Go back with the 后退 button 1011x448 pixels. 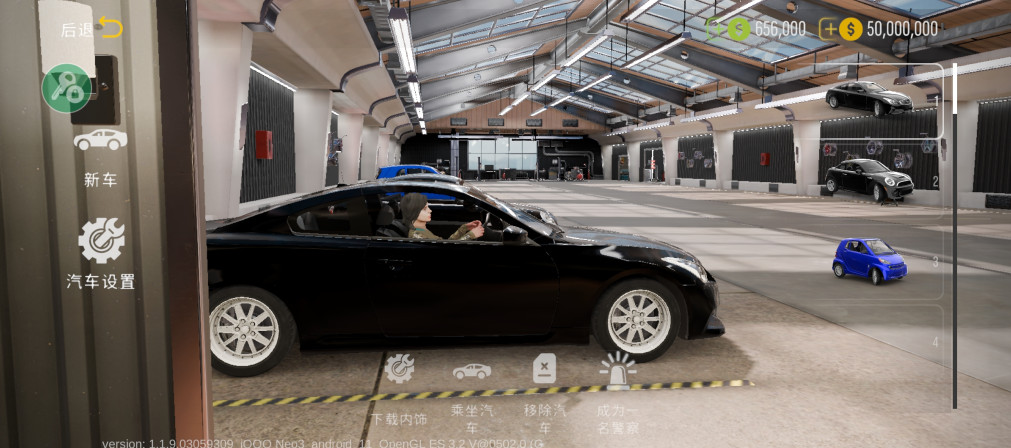tap(91, 29)
